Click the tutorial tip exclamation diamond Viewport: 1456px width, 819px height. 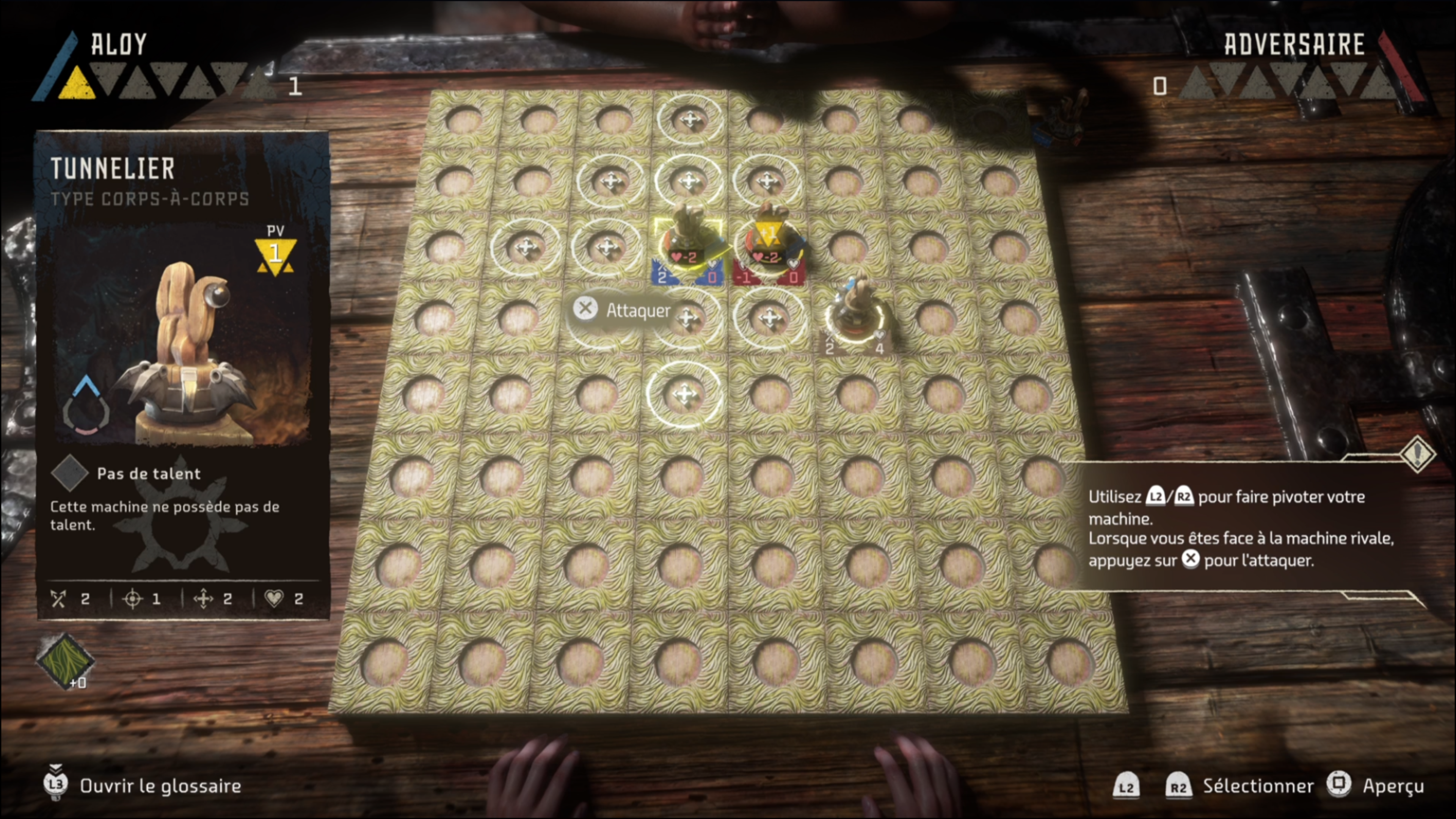[x=1418, y=453]
